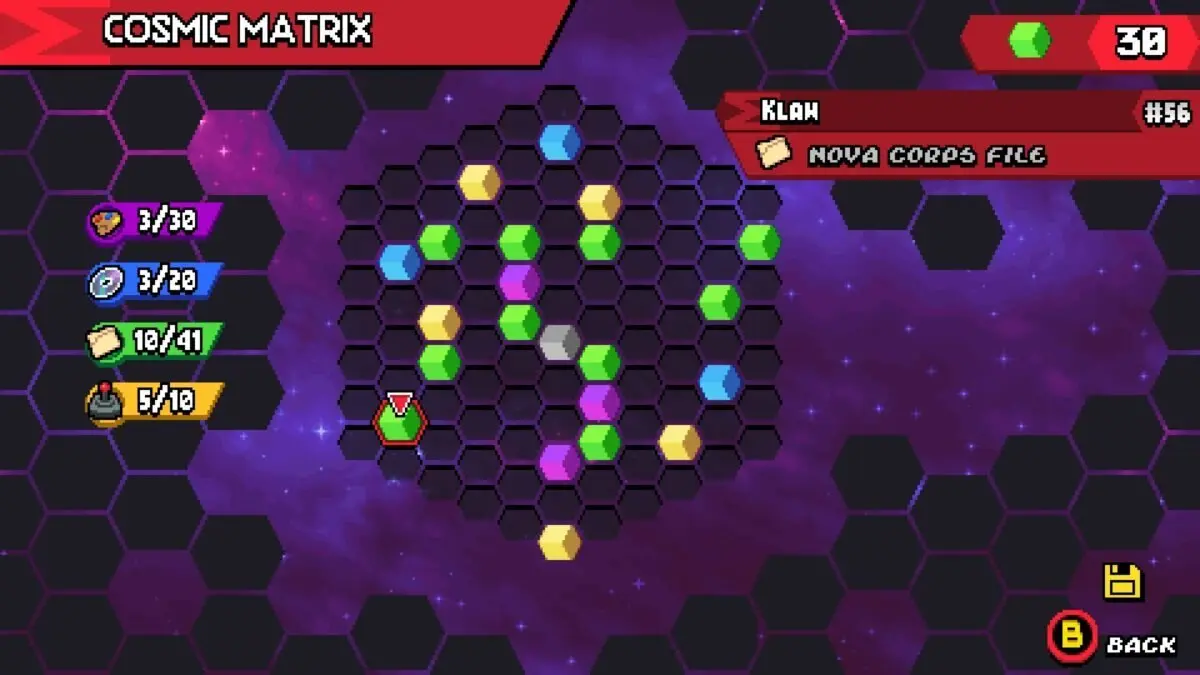This screenshot has width=1200, height=675.
Task: Show the green file folder collectibles category
Action: coord(153,342)
